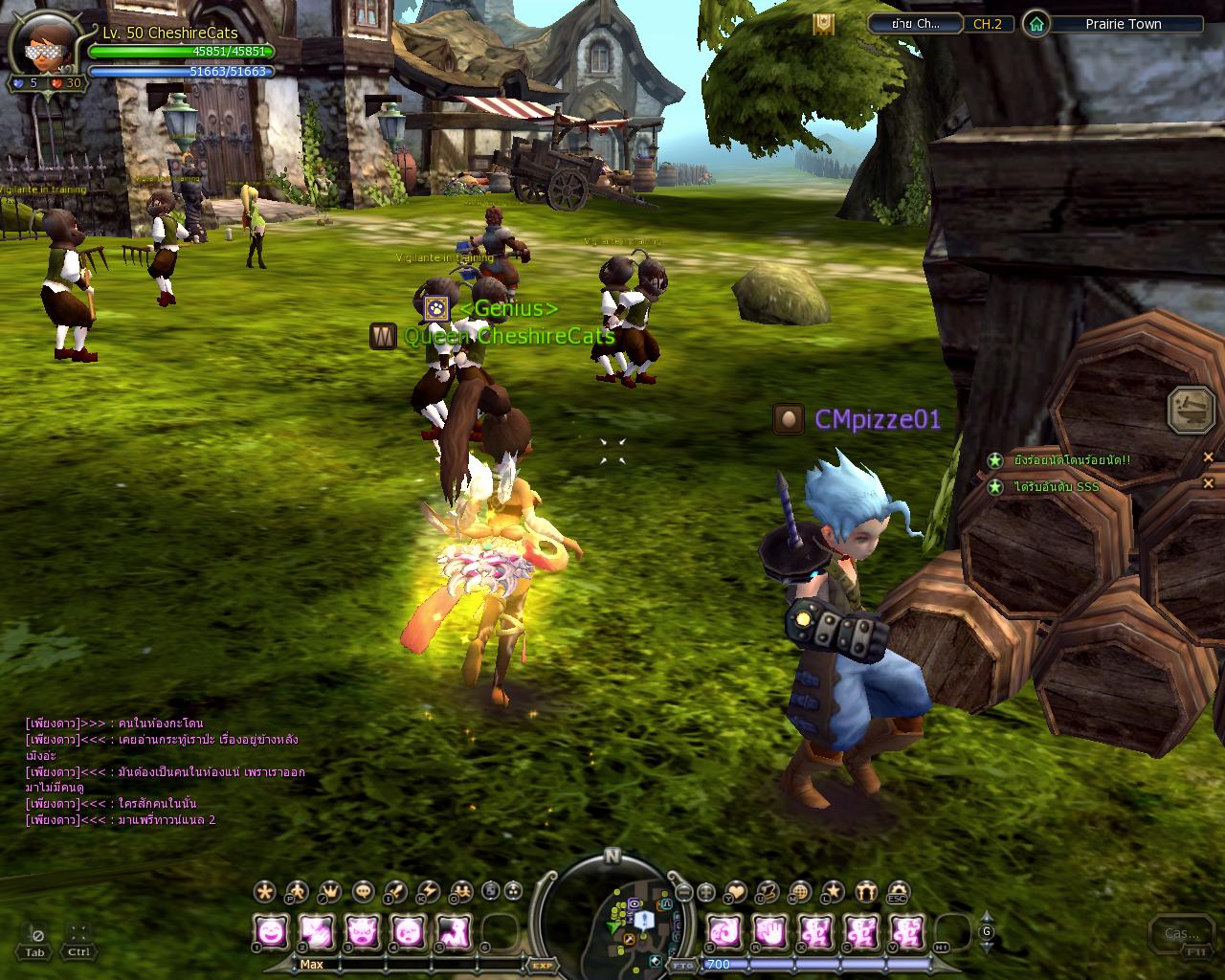Open the hammer and anvil crafting icon

coord(1192,410)
